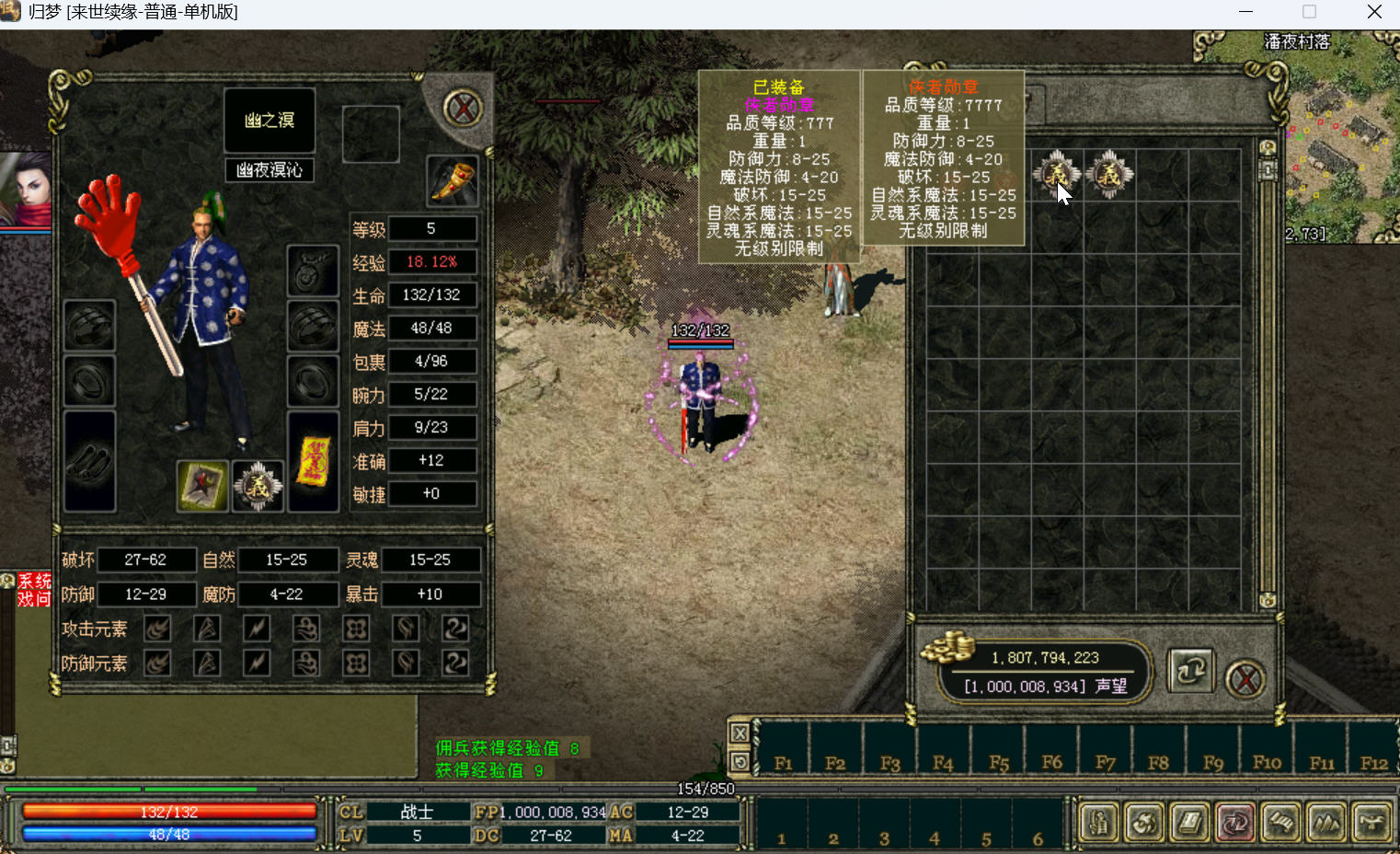Click the guild name box 幽之溟

click(x=270, y=121)
